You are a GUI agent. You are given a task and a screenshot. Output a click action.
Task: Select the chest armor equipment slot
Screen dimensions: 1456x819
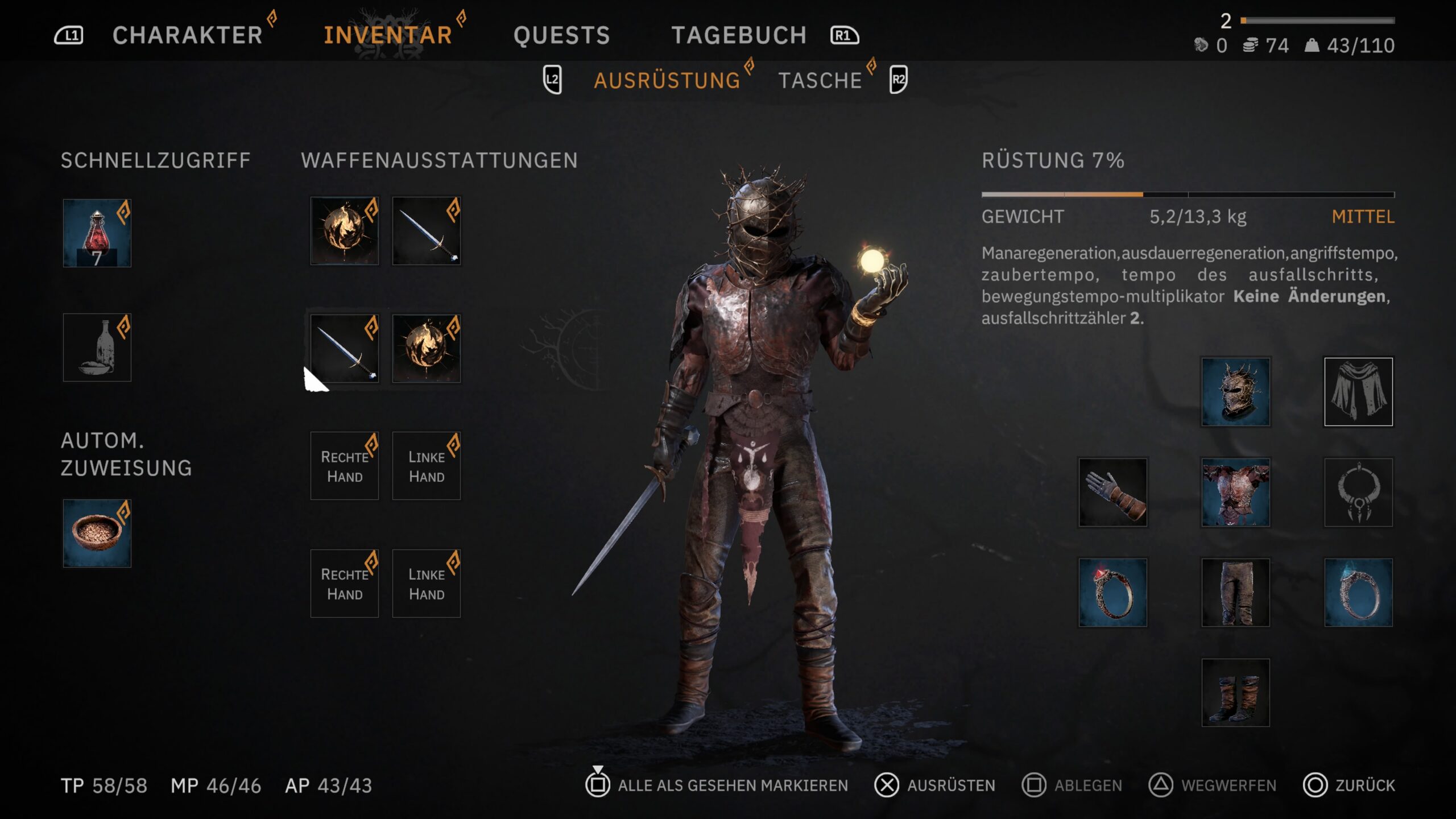click(x=1235, y=493)
